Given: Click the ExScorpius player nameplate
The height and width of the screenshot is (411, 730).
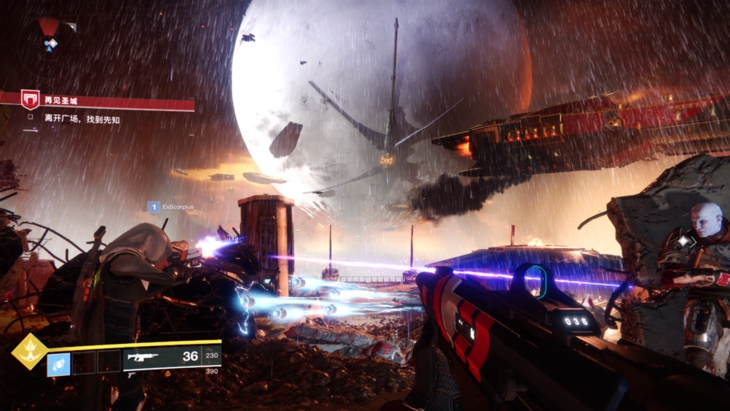Looking at the screenshot, I should point(176,207).
